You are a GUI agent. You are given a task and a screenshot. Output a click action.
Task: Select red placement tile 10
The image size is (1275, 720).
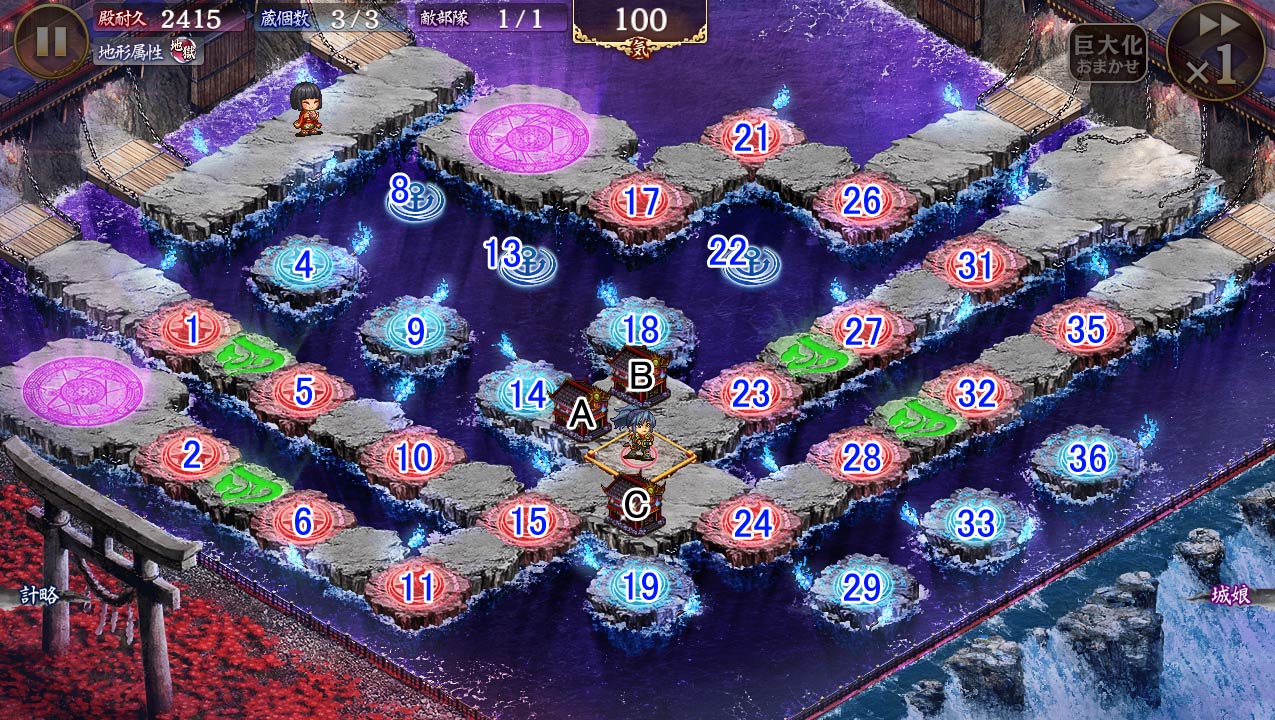[412, 459]
